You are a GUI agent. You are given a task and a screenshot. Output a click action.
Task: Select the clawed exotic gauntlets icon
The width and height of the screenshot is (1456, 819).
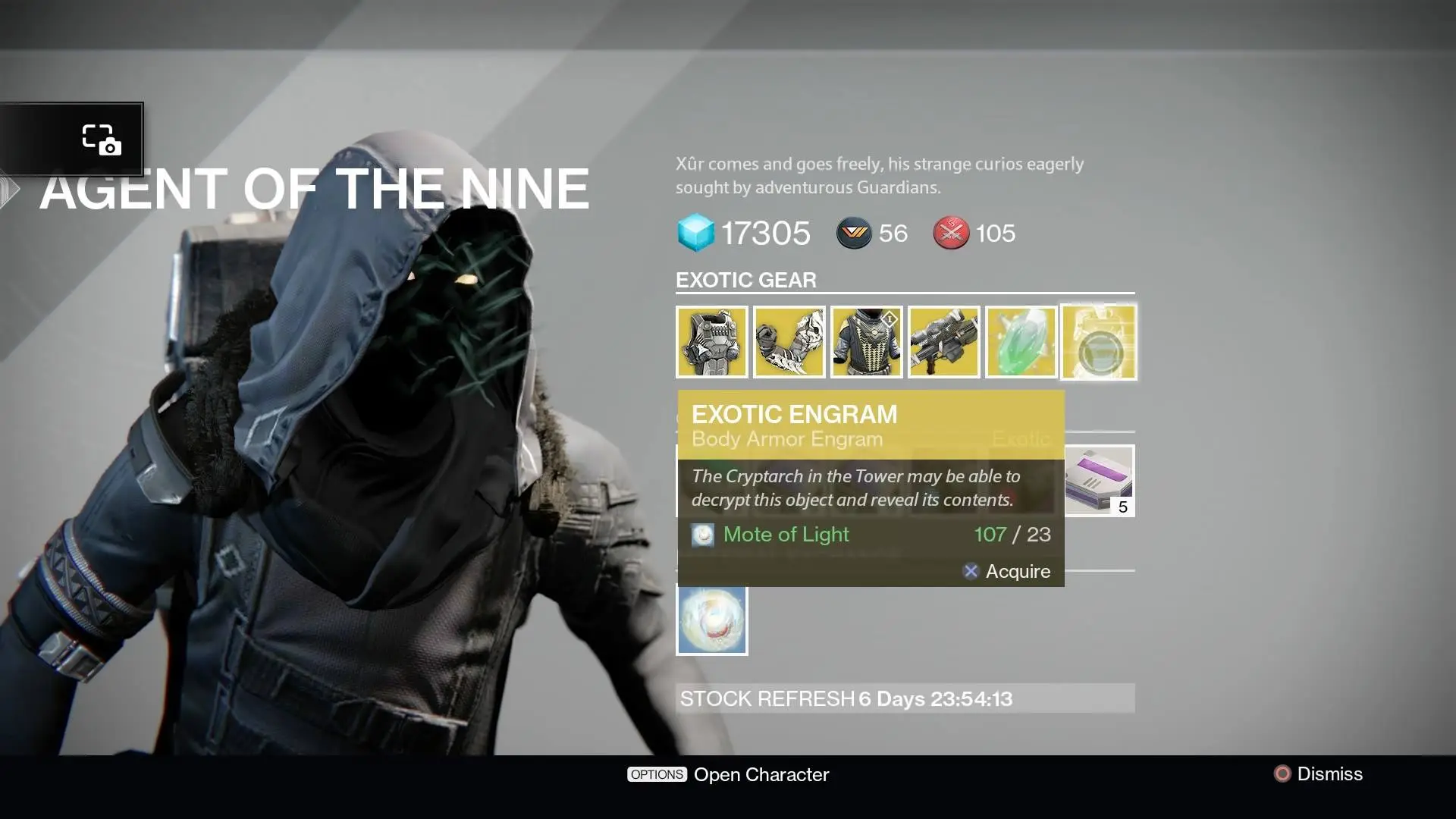pyautogui.click(x=789, y=342)
